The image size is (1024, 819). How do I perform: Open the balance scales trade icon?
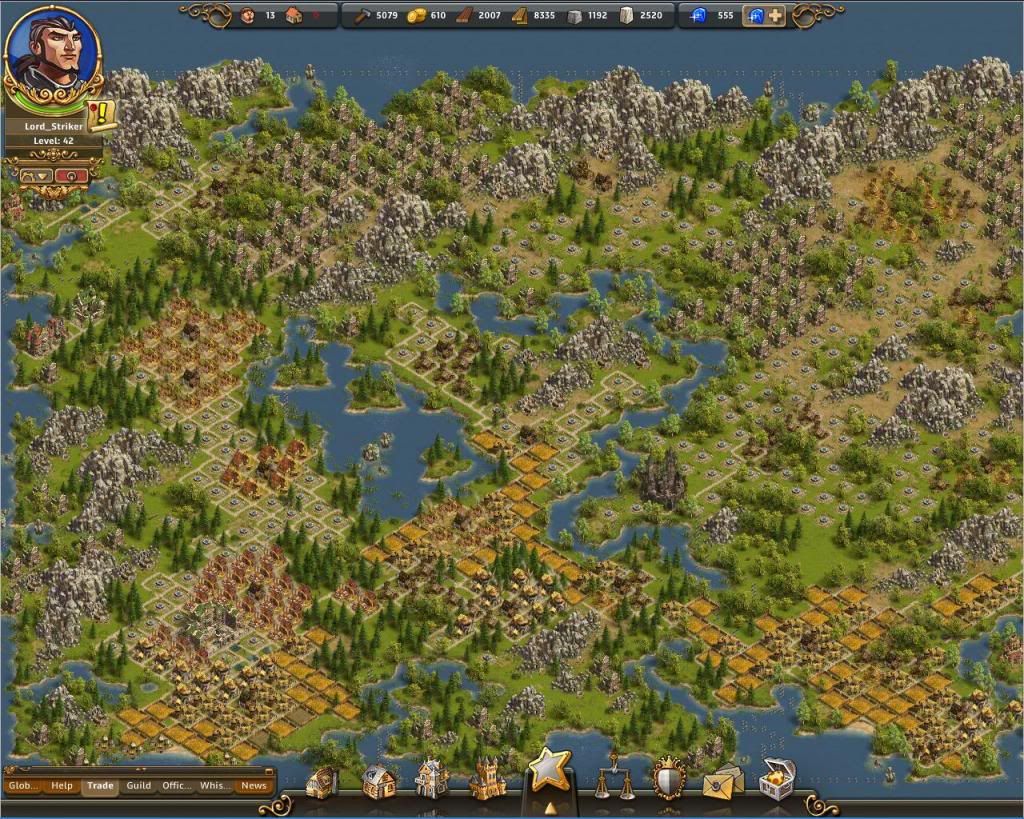click(x=615, y=780)
